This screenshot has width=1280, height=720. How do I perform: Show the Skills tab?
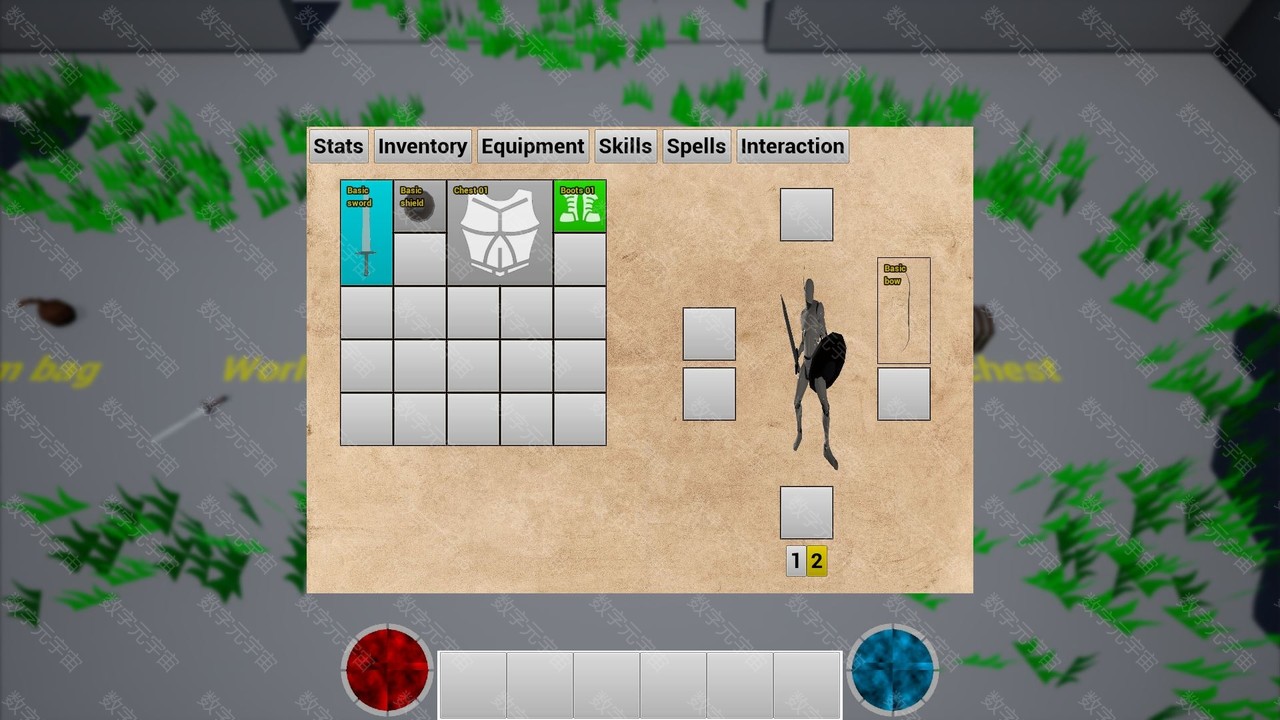coord(625,146)
